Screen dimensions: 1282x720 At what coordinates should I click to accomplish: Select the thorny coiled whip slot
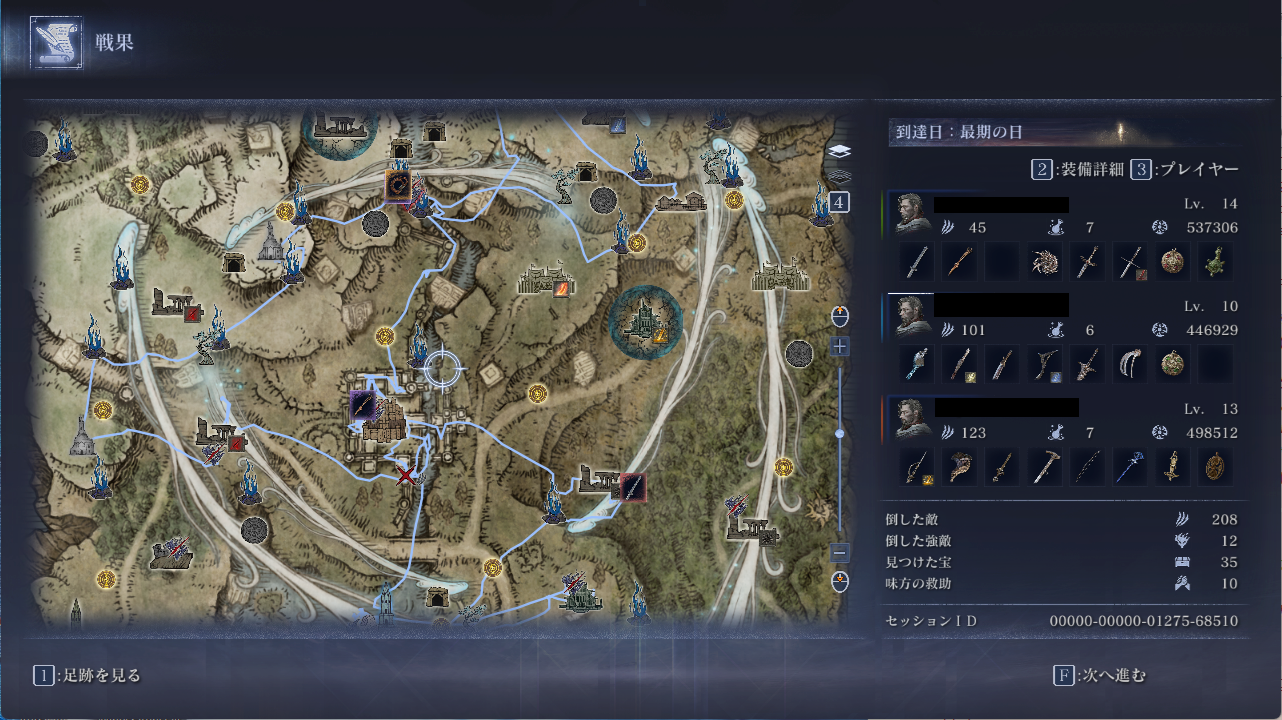[1044, 262]
